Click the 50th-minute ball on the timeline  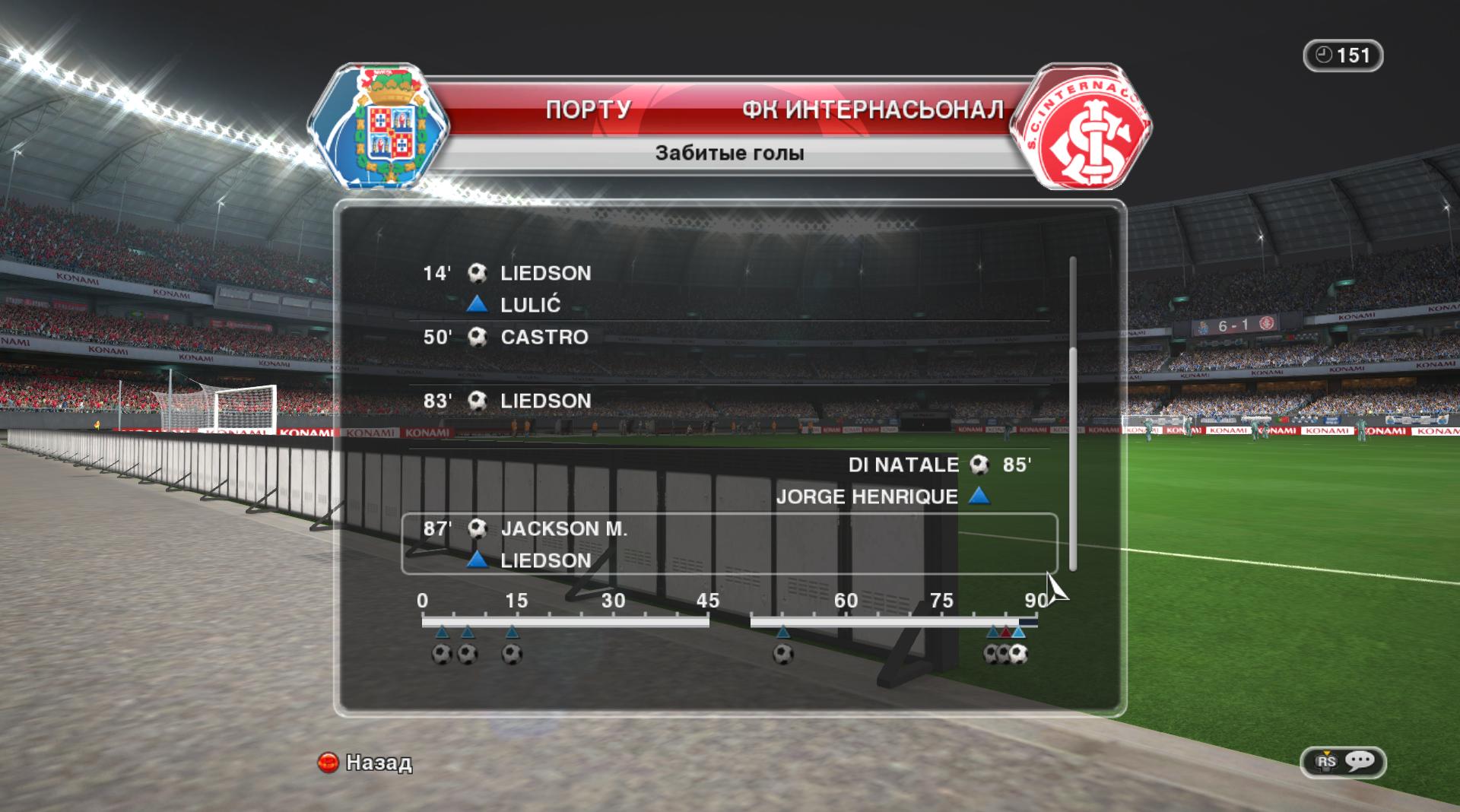click(x=783, y=654)
